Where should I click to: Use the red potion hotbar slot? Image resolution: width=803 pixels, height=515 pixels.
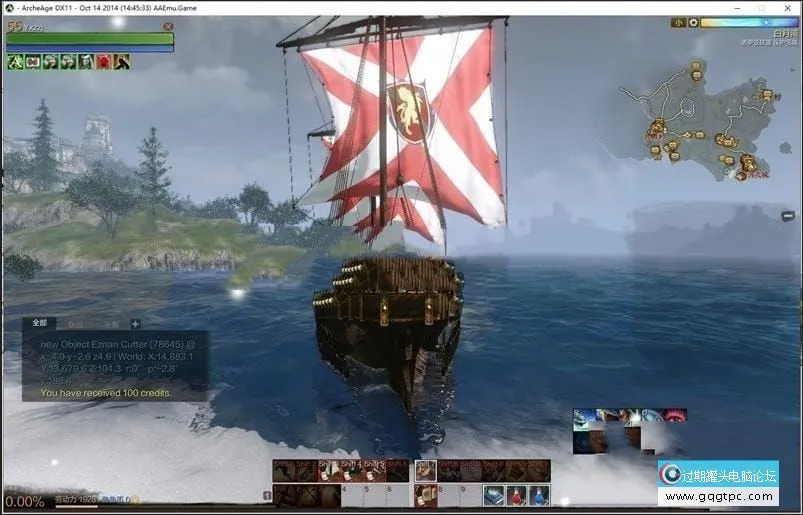(x=516, y=495)
